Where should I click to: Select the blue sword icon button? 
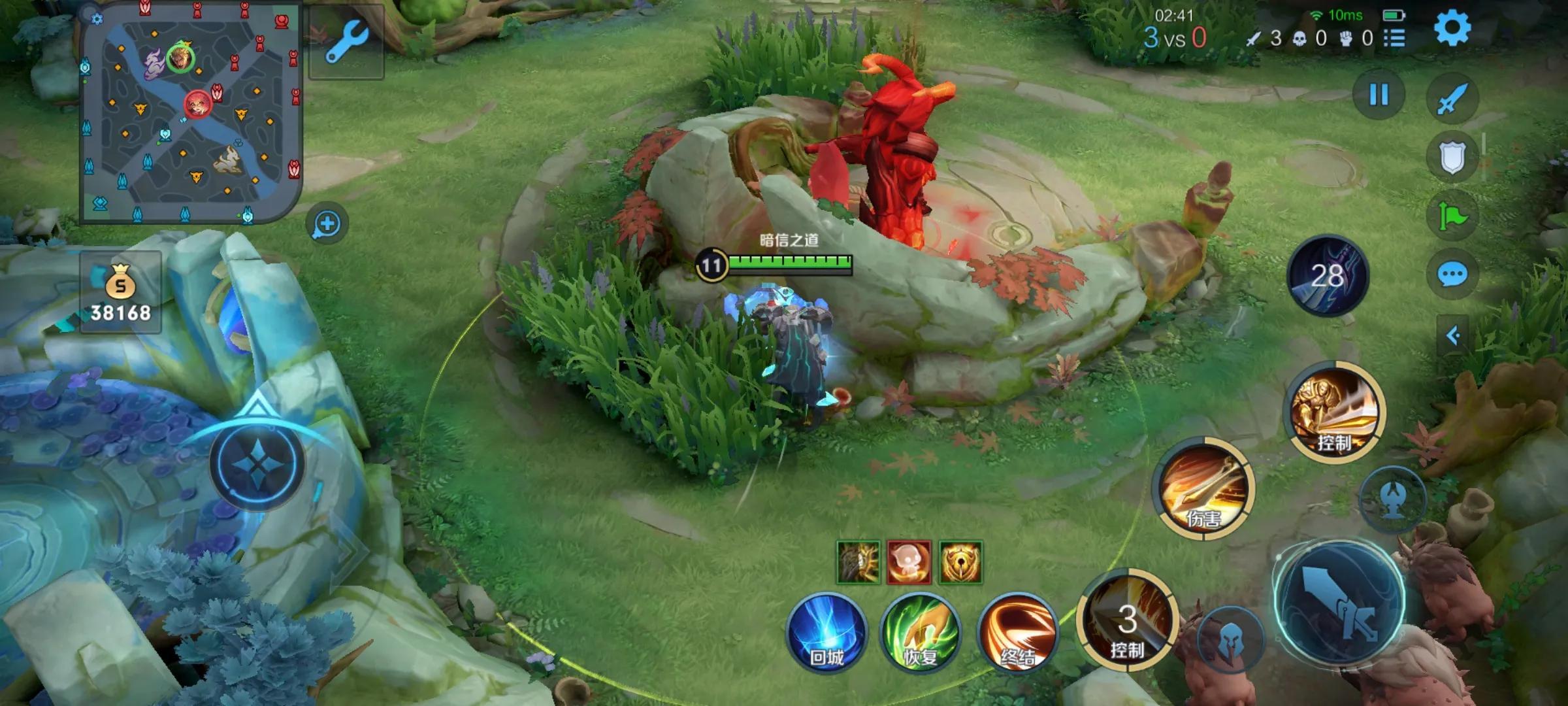coord(1452,99)
